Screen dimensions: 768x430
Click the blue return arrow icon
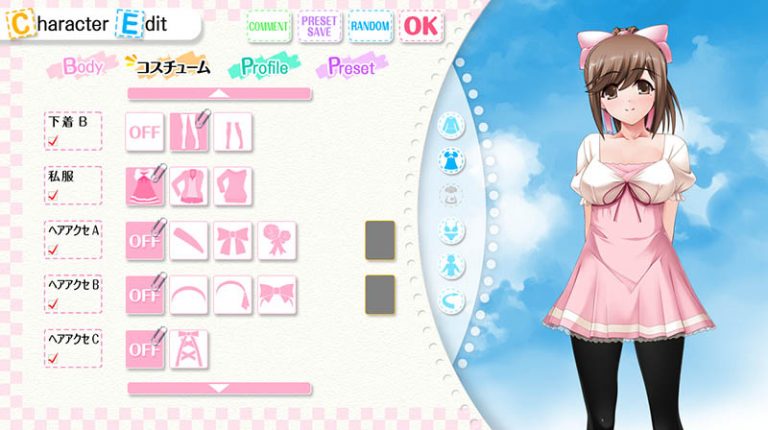click(453, 298)
